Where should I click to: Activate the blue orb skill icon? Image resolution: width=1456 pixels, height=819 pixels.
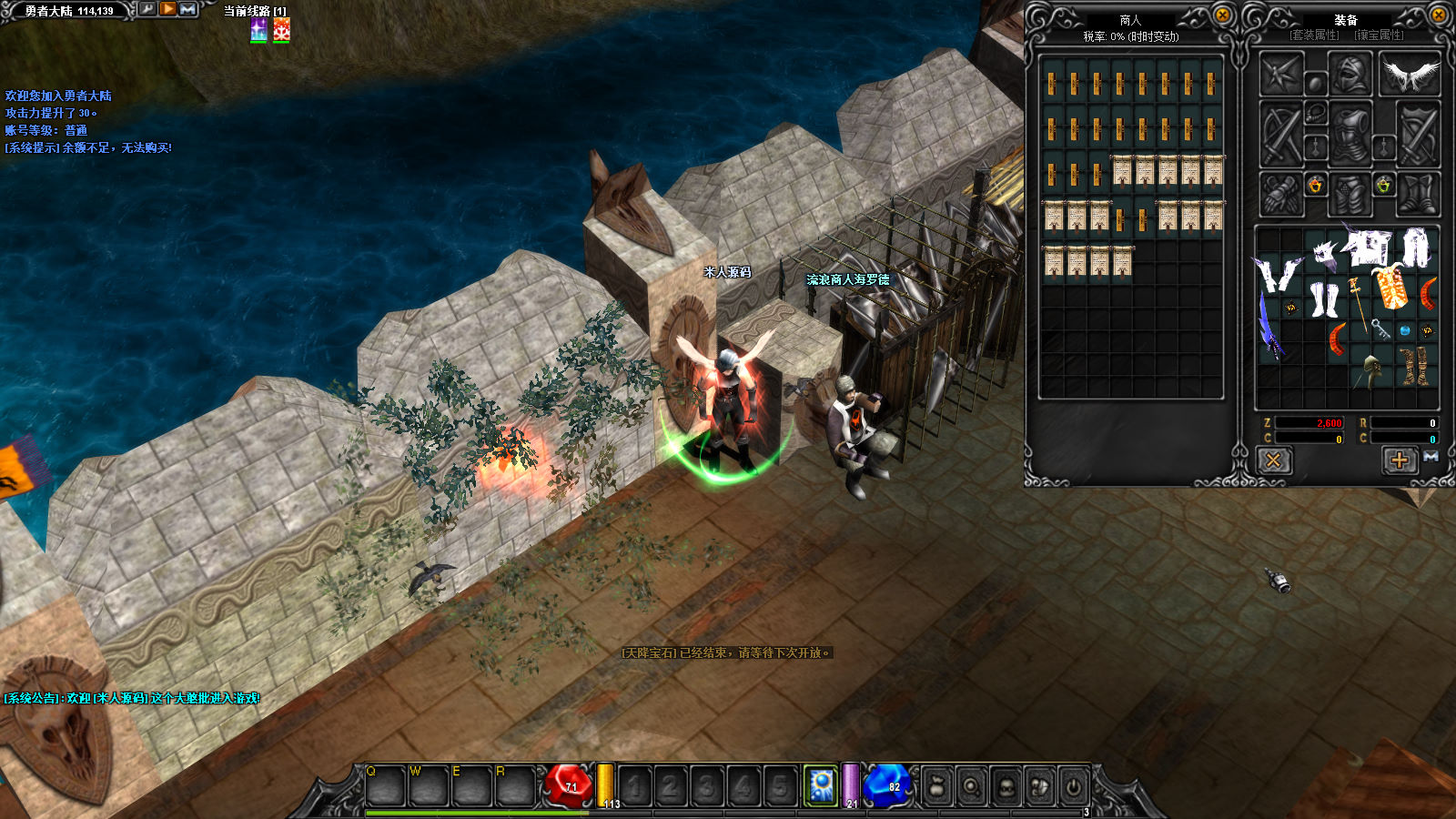click(x=822, y=785)
